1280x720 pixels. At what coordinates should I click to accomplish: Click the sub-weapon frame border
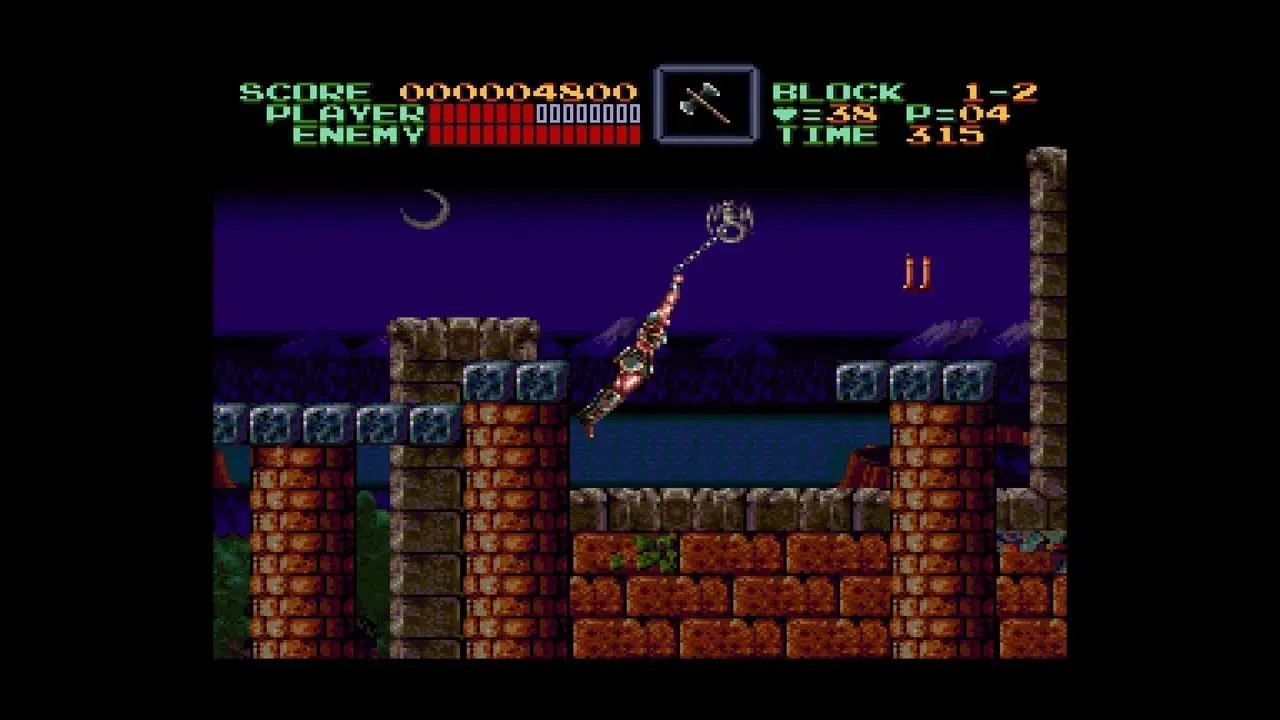705,67
